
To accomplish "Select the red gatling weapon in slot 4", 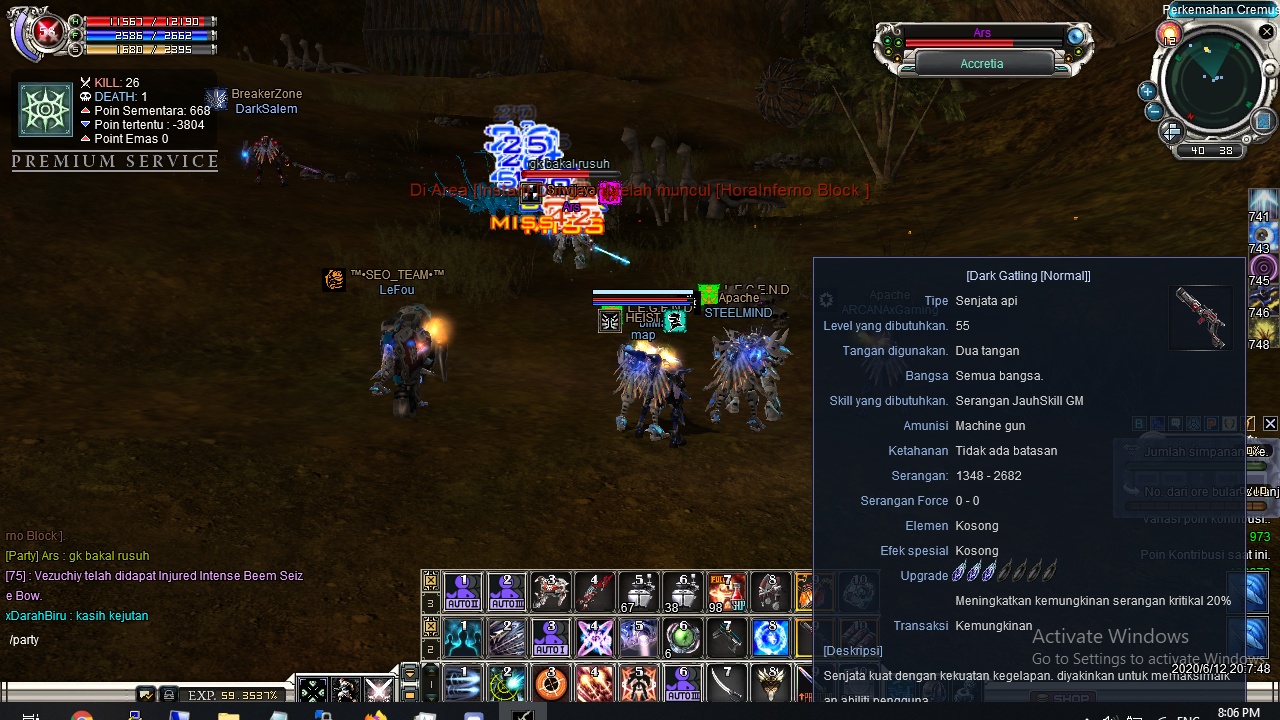I will (x=594, y=592).
